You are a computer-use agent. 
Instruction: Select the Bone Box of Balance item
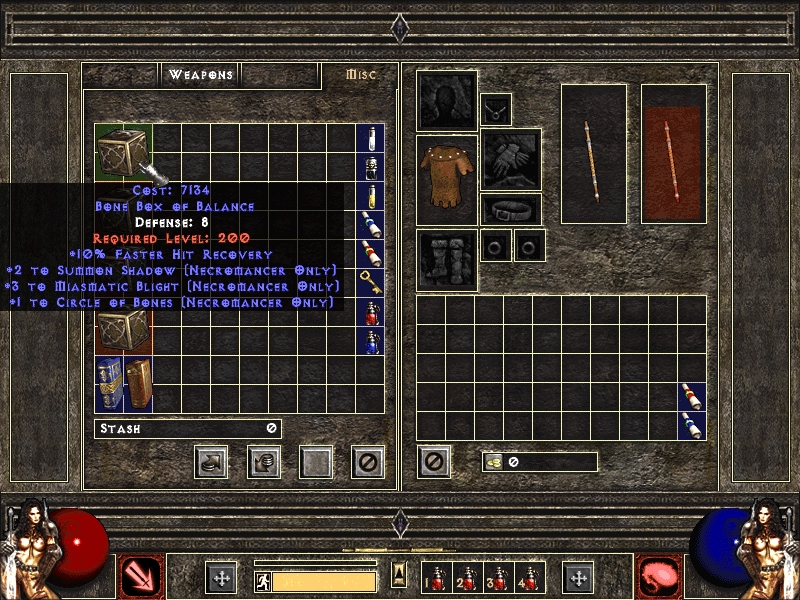coord(123,151)
